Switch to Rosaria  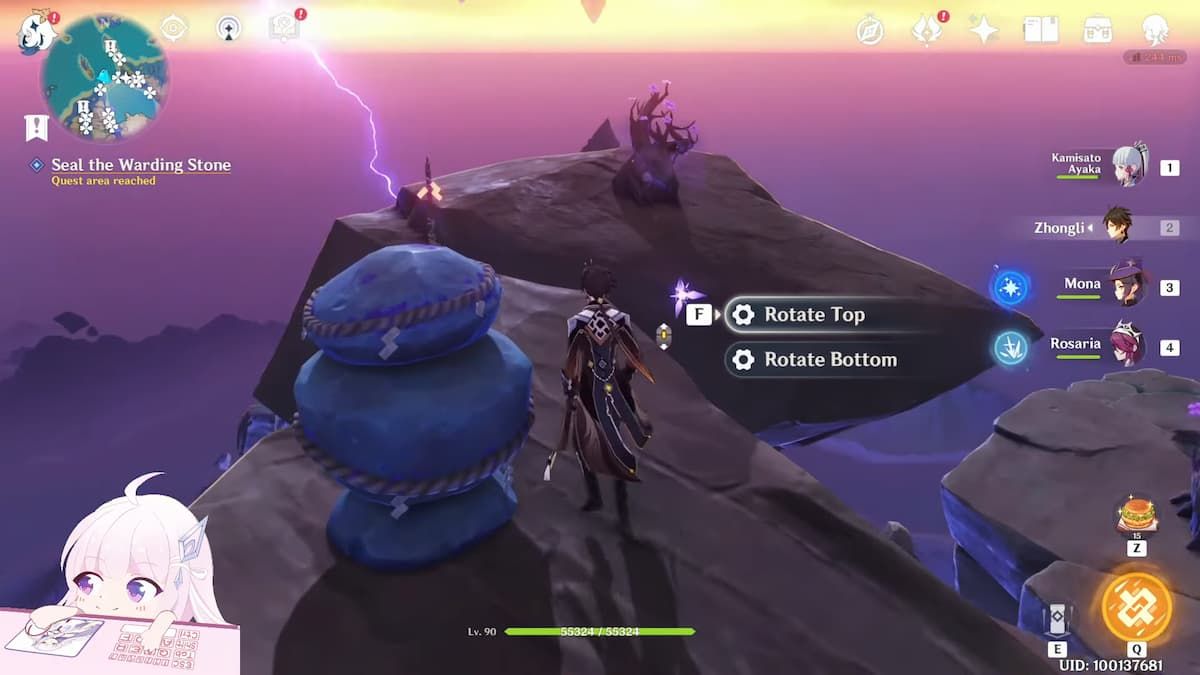click(1129, 346)
